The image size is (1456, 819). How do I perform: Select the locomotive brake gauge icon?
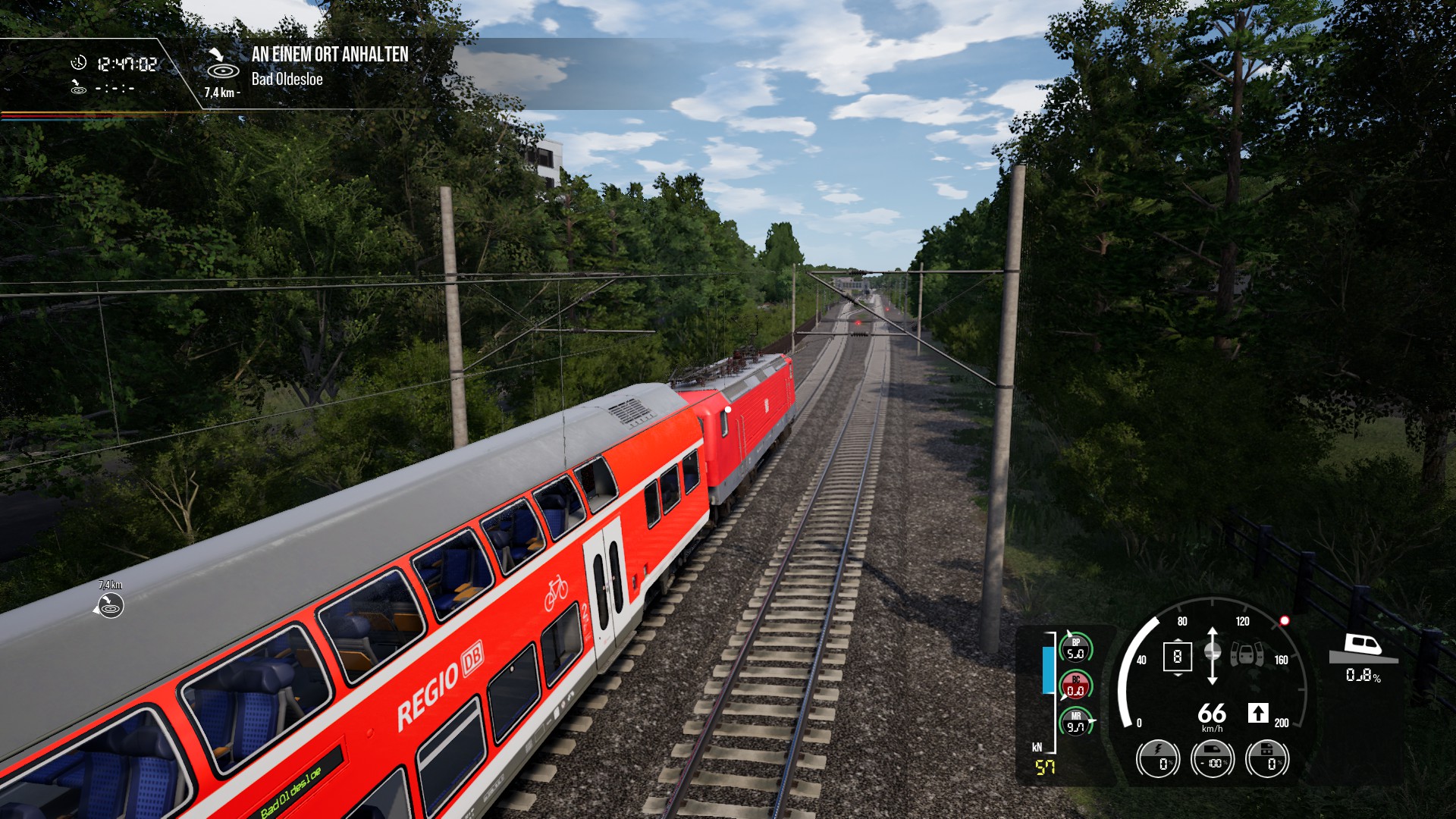1267,758
